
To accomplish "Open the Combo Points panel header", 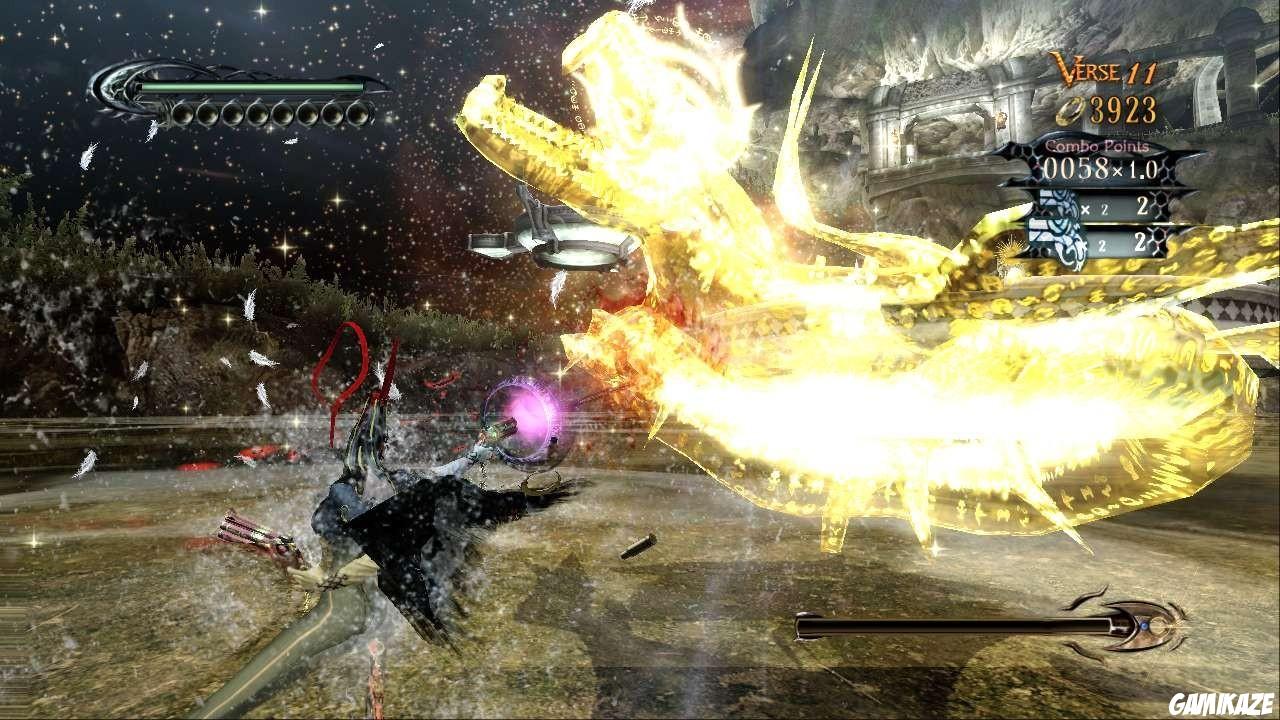I will click(x=1095, y=147).
